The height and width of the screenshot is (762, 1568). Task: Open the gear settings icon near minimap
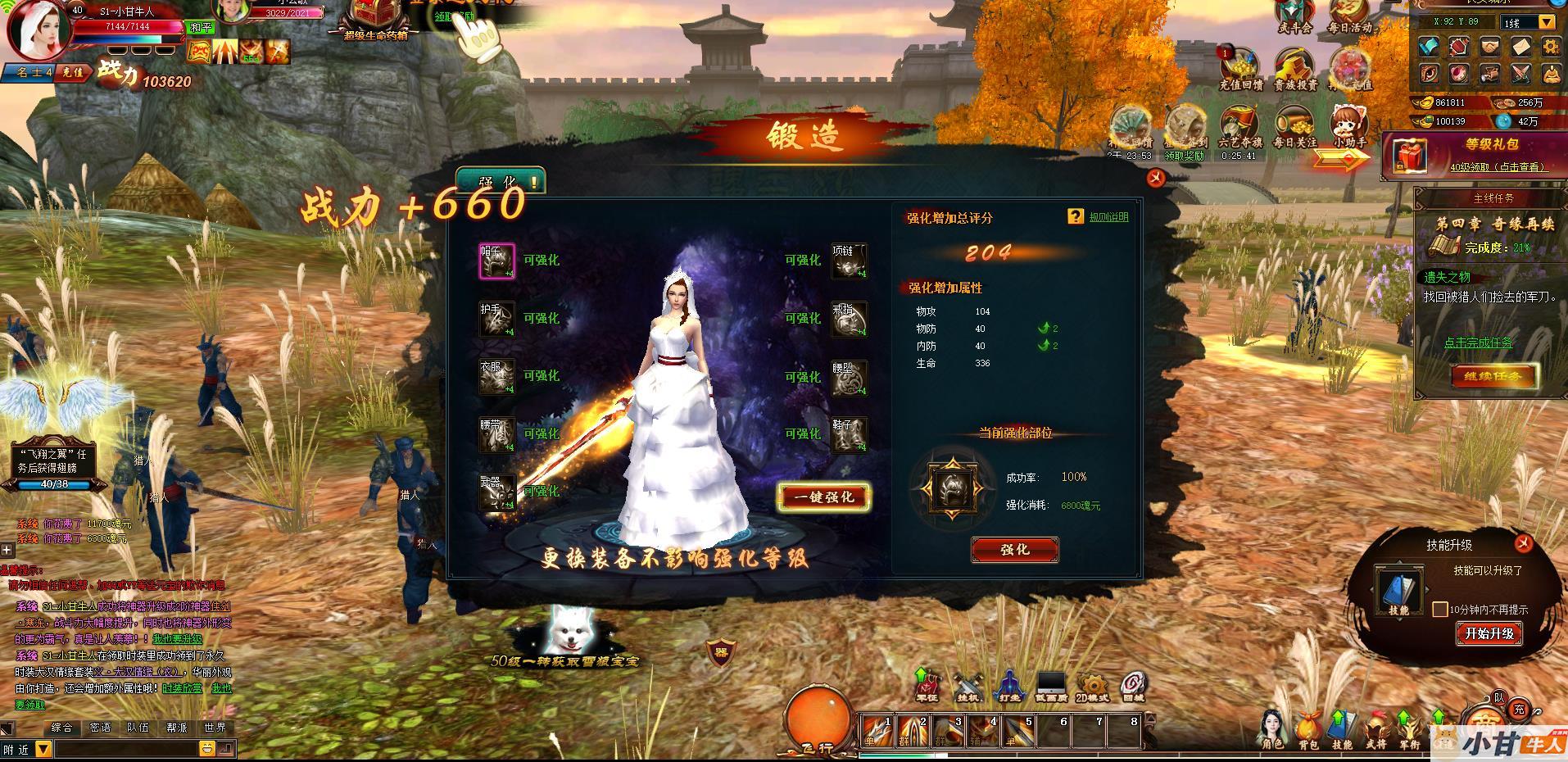click(x=1550, y=47)
